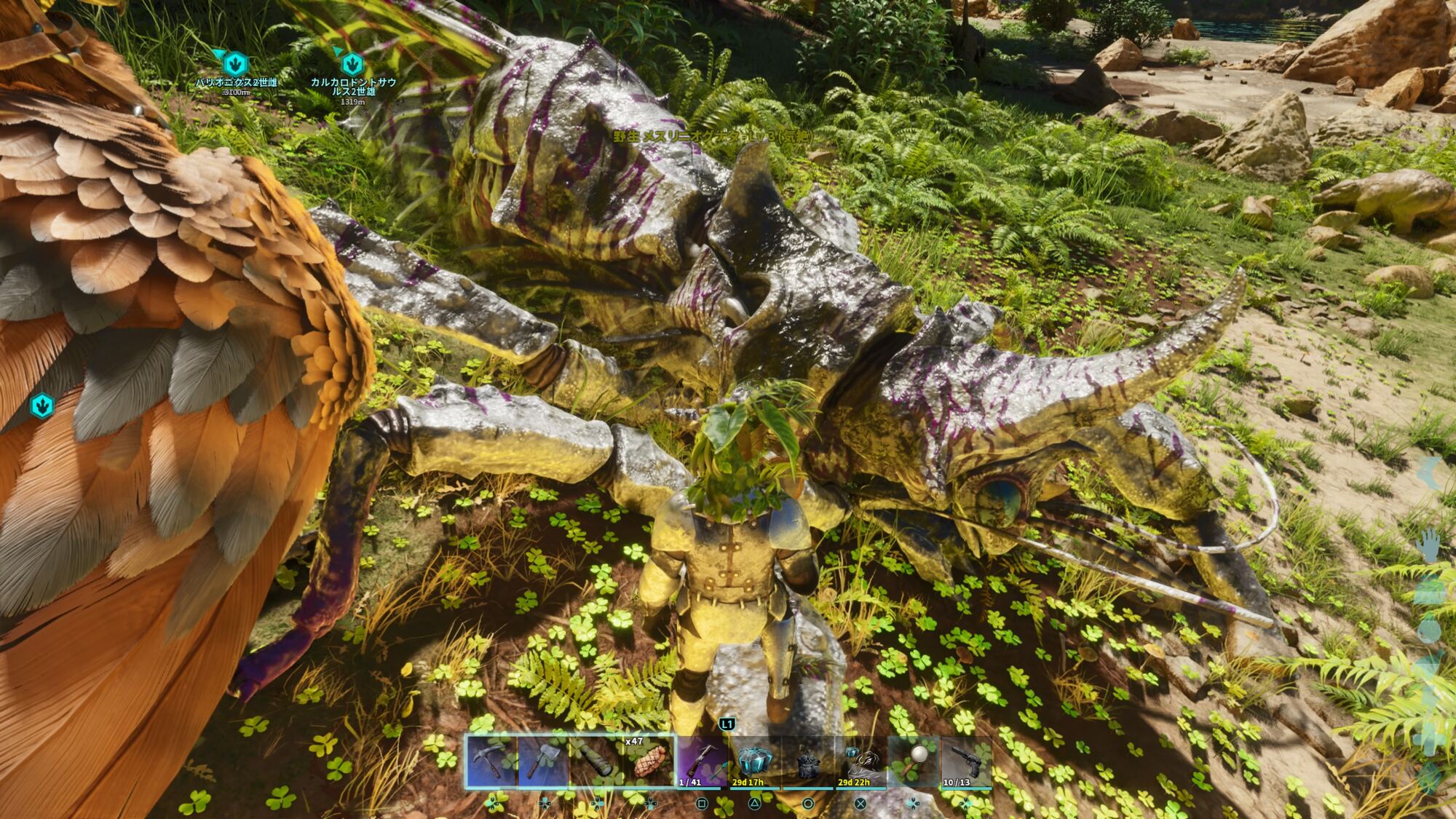Equip the crossbow with 1/41 ammo

pyautogui.click(x=702, y=761)
